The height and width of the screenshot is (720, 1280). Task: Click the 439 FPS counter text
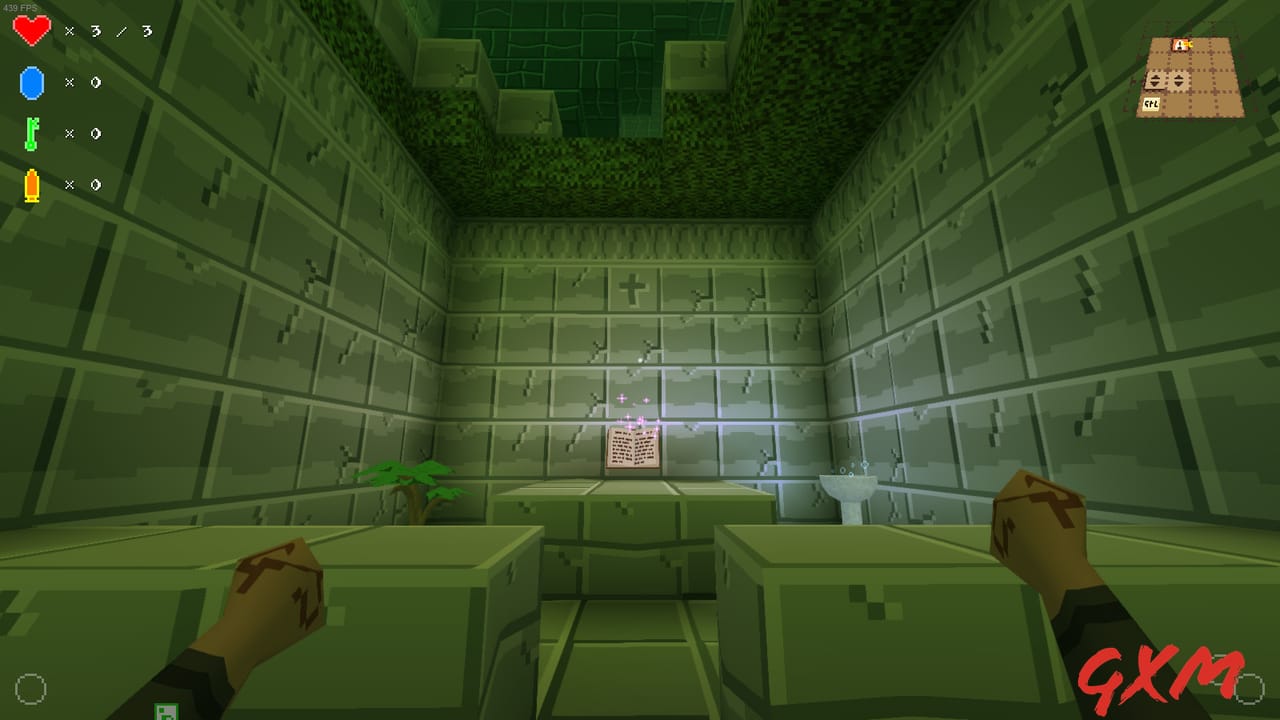tap(20, 5)
